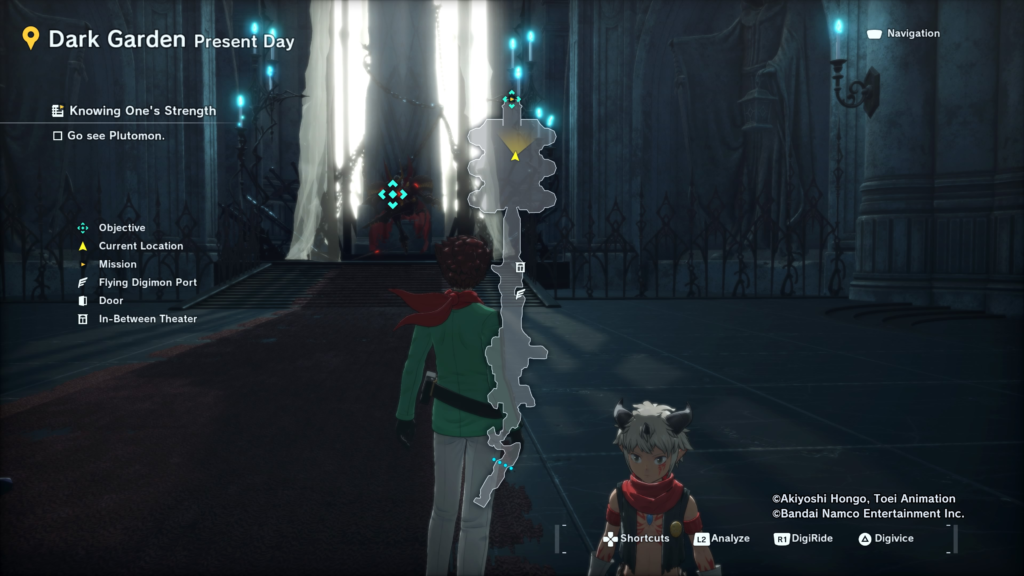Click the yellow current location arrow on map
Screen dimensions: 1024x576
(515, 155)
